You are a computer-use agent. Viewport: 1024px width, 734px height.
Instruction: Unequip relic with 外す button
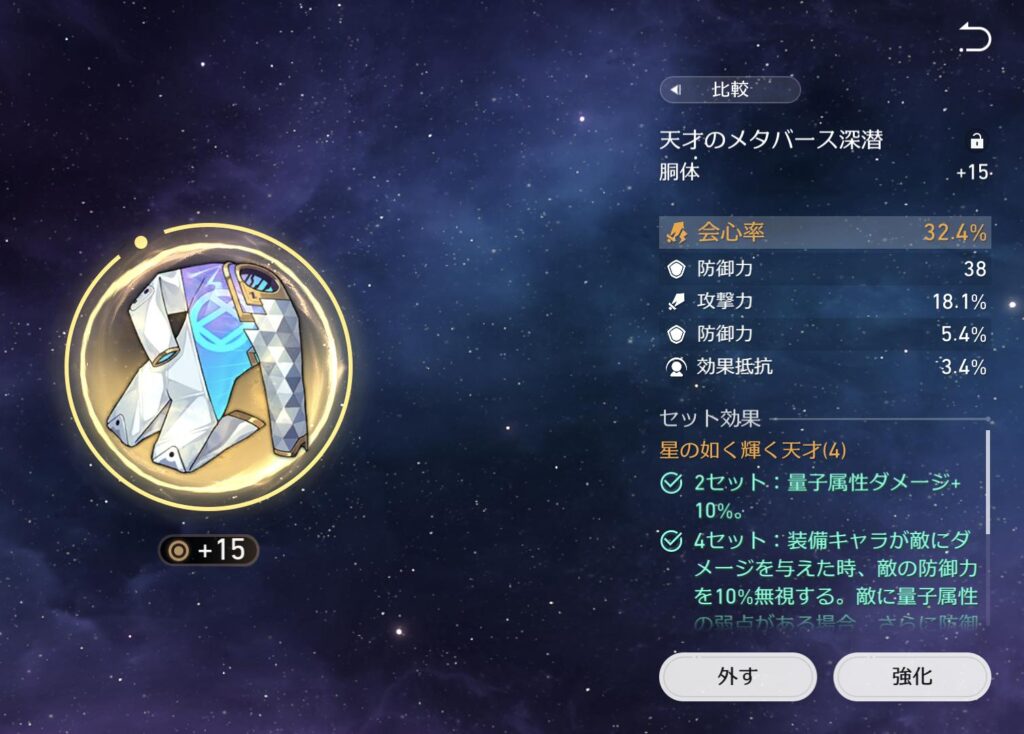pyautogui.click(x=737, y=677)
